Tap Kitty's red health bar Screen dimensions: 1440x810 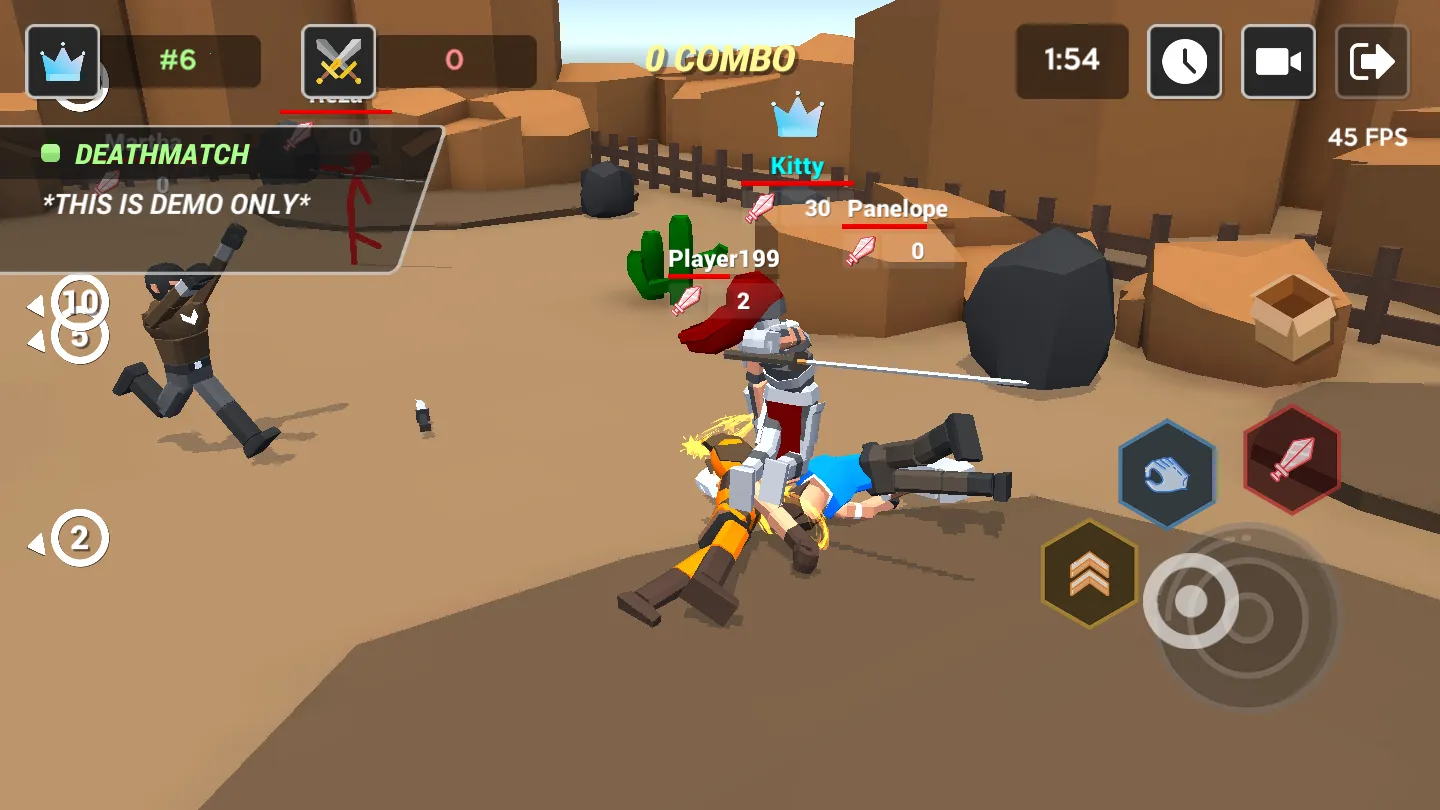[x=797, y=185]
